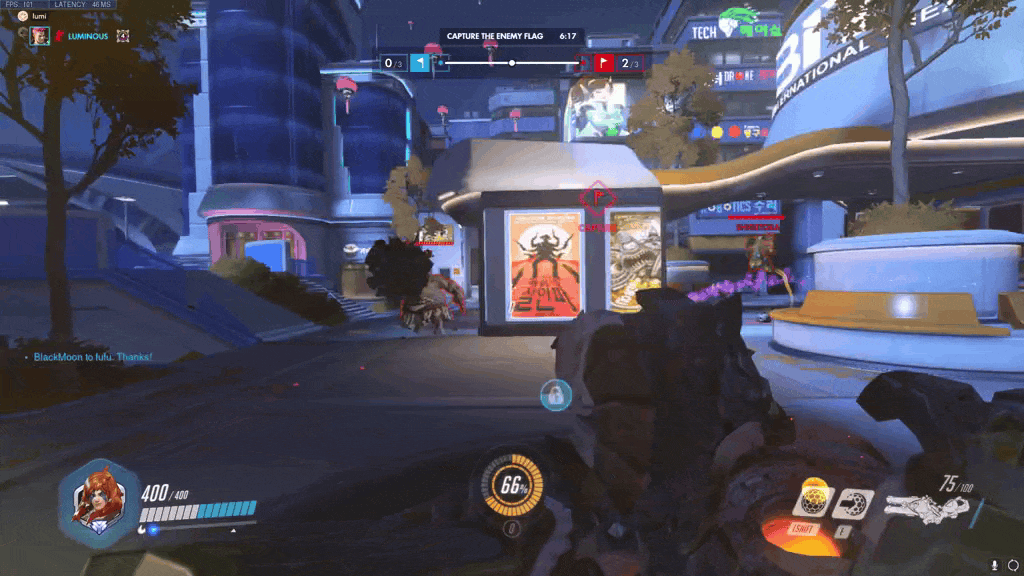Use the projected barrier arrow ability
1024x576 pixels.
click(852, 501)
